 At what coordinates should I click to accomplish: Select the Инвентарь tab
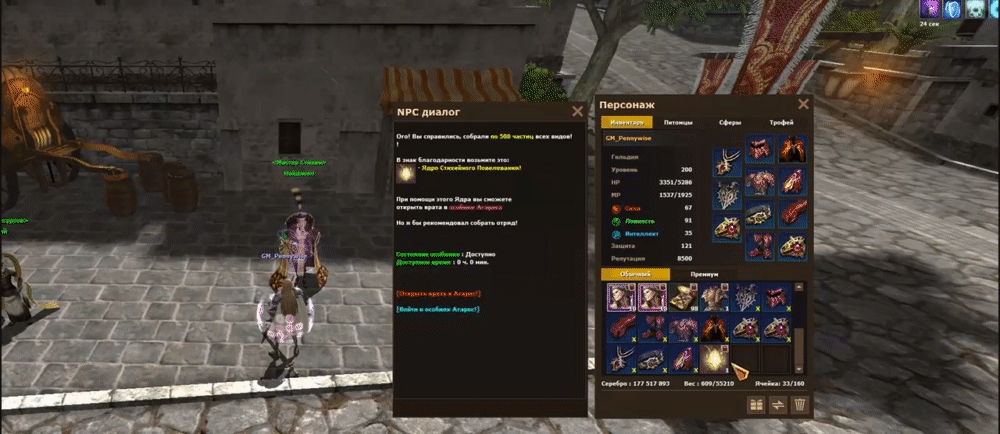[x=625, y=122]
